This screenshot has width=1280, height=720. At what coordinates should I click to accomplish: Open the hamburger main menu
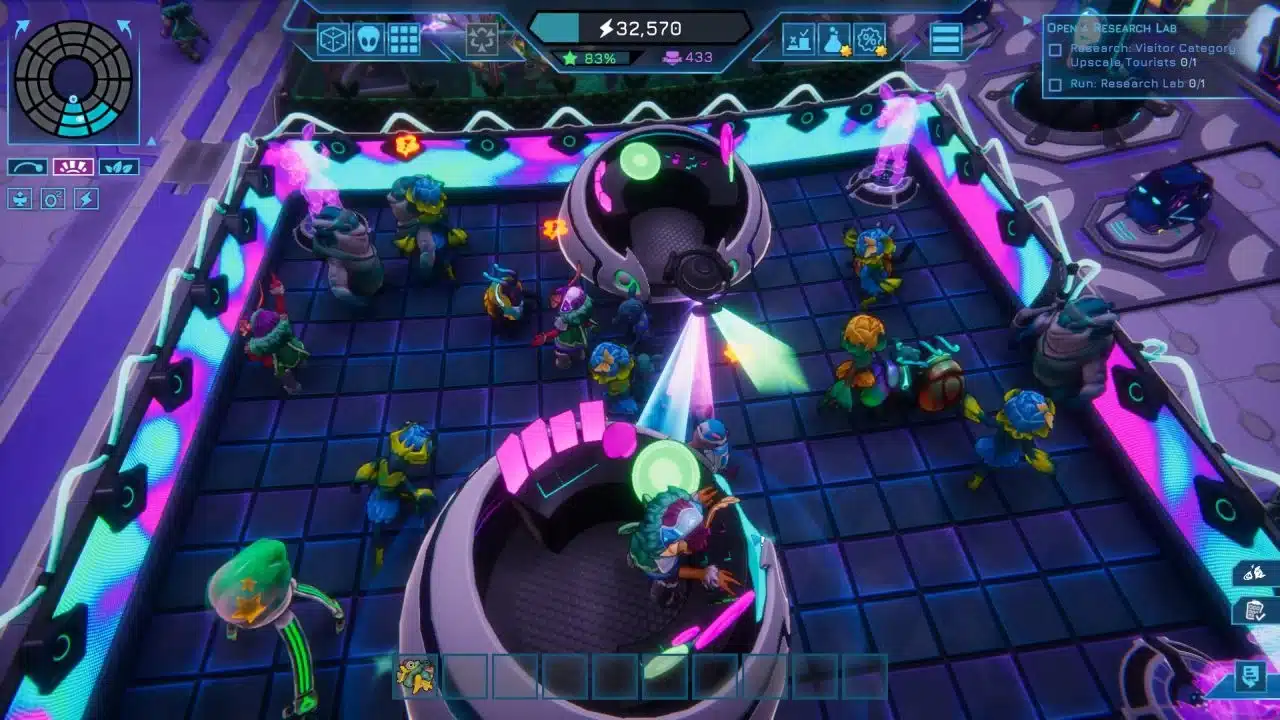[x=945, y=39]
